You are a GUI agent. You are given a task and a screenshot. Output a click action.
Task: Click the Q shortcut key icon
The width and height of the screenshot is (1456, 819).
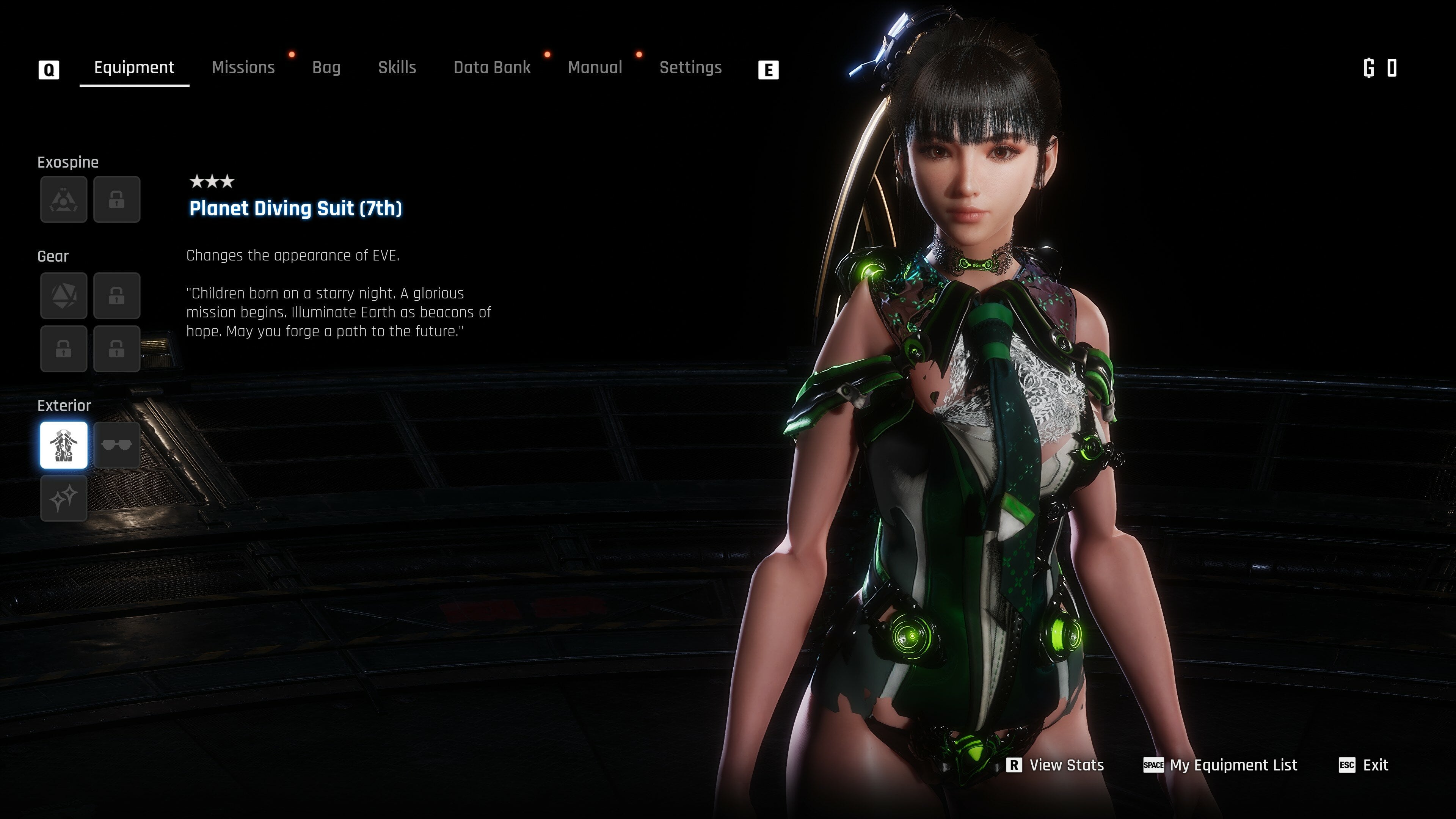pyautogui.click(x=49, y=68)
